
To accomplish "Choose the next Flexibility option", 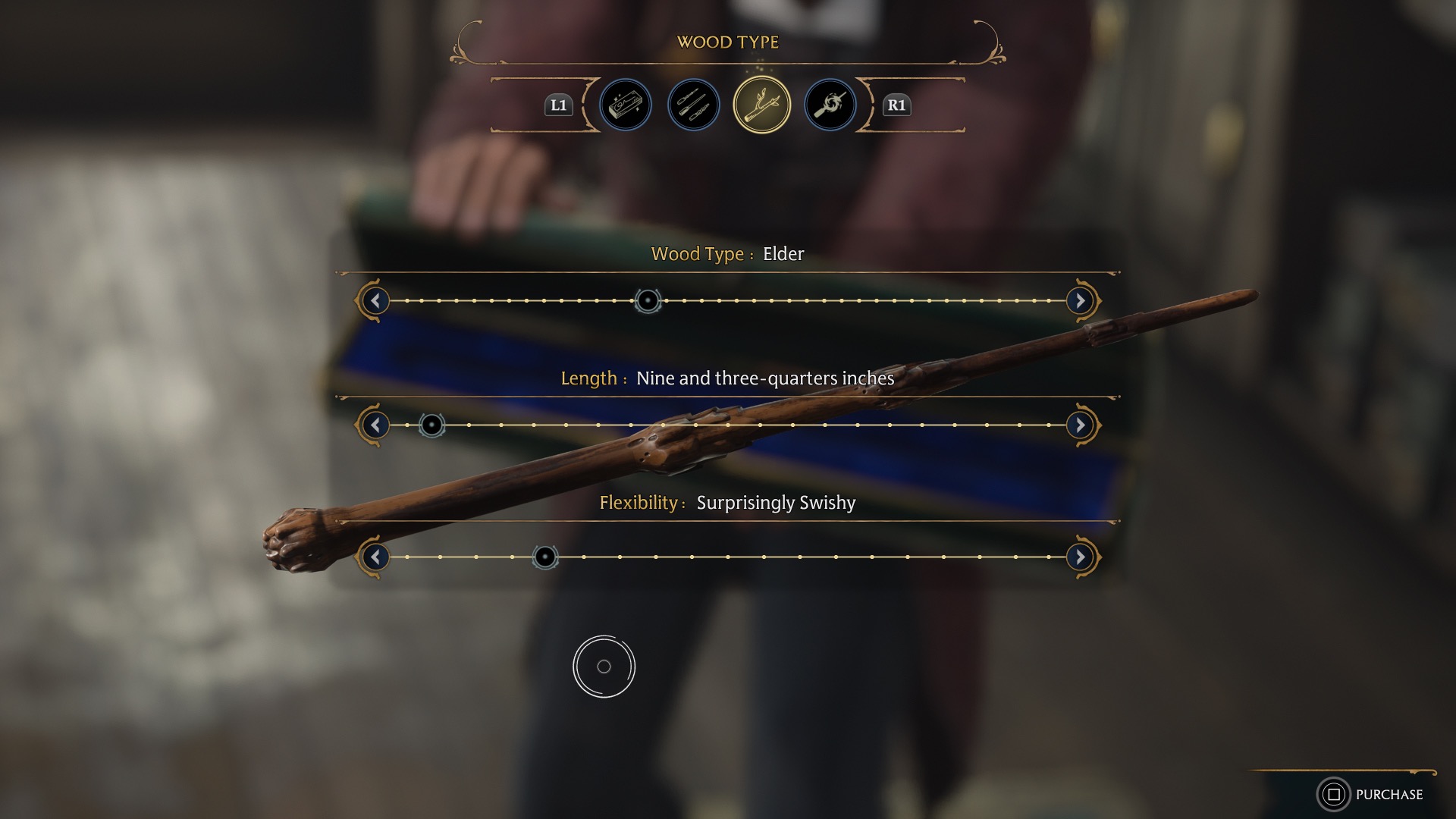I will click(1080, 557).
